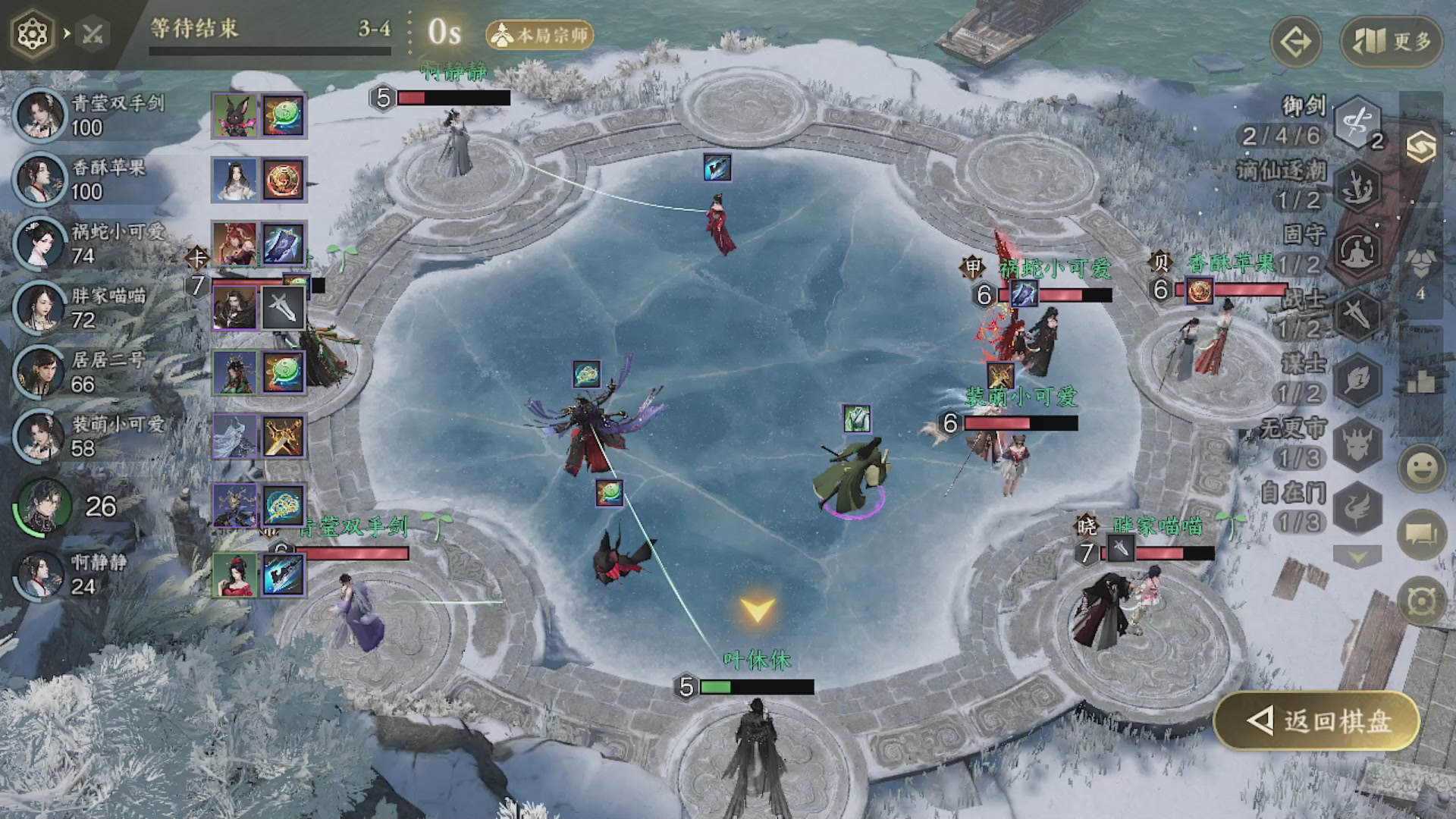Screen dimensions: 1456x819
Task: Select the 谋士 synergy icon
Action: [1357, 379]
